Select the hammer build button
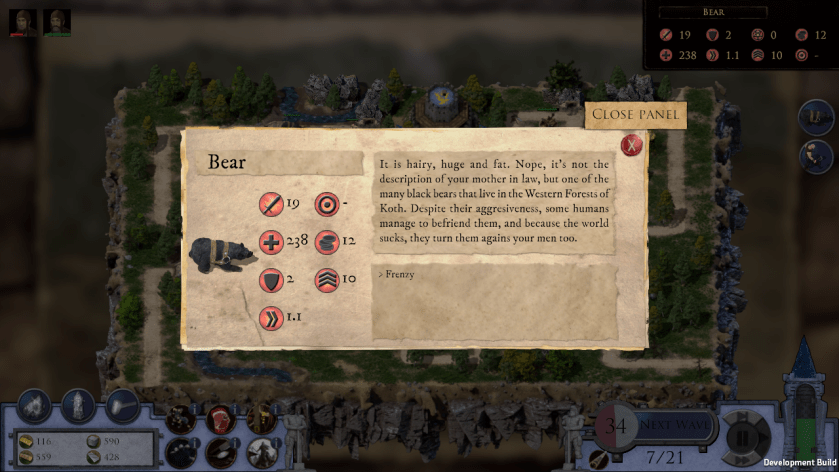Image resolution: width=839 pixels, height=472 pixels. 122,405
